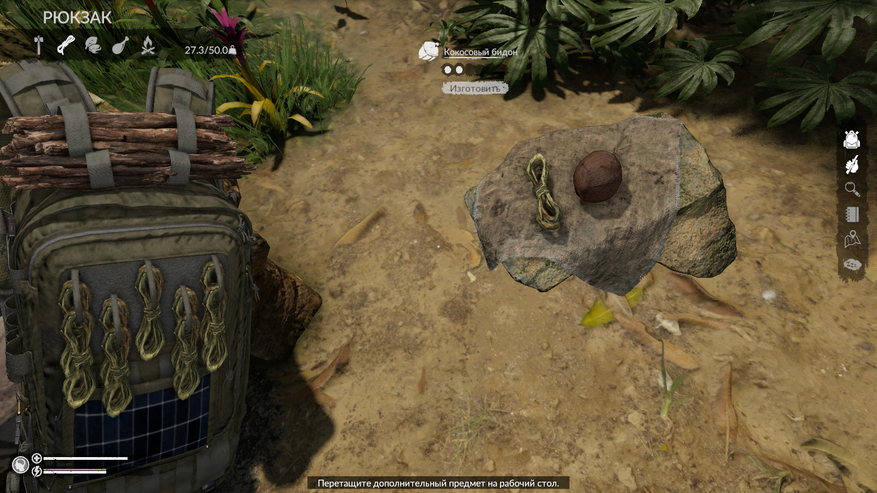
Task: Show the leaves backpack pocket
Action: 93,45
